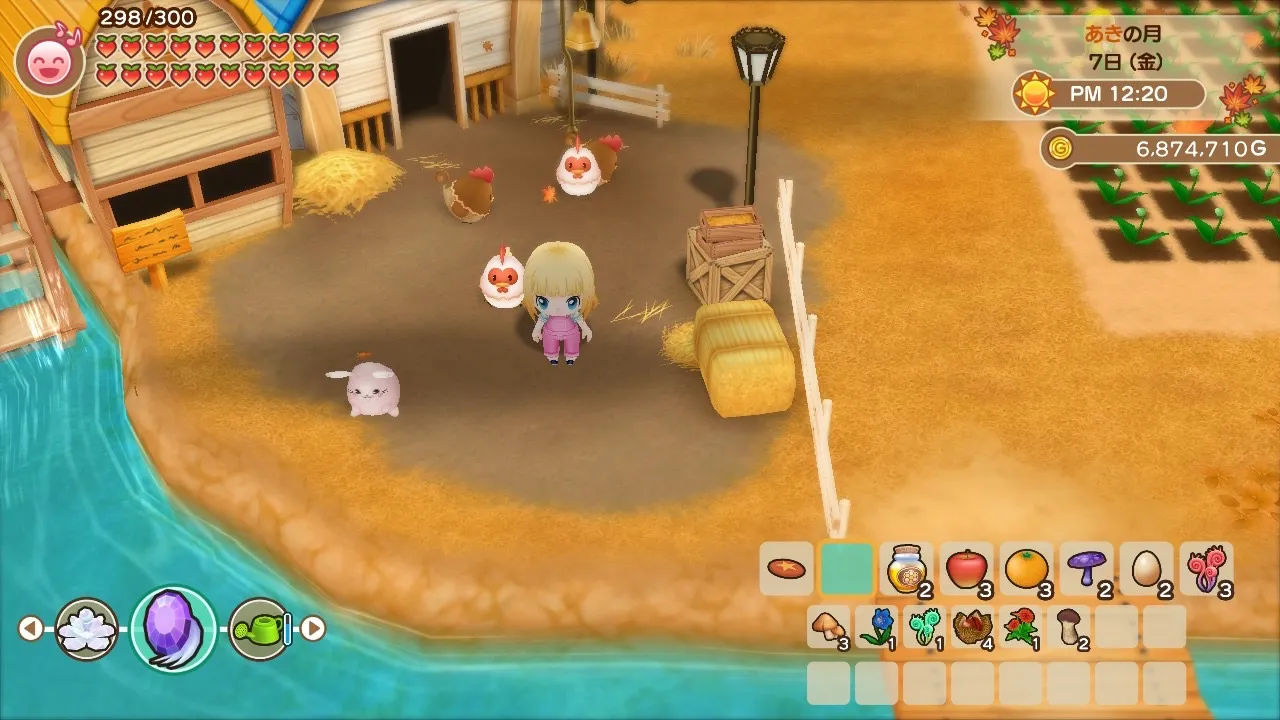
Task: Select the purple gem teleport stone tool
Action: pos(173,629)
